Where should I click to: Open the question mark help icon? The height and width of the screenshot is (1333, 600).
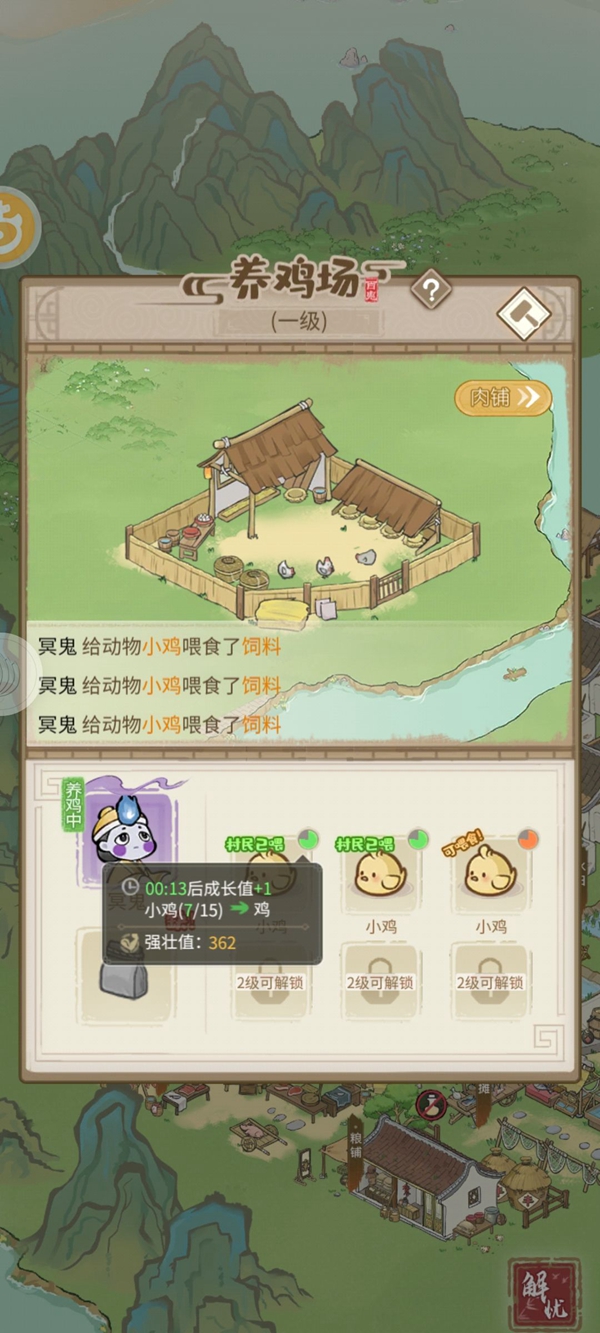pyautogui.click(x=431, y=291)
